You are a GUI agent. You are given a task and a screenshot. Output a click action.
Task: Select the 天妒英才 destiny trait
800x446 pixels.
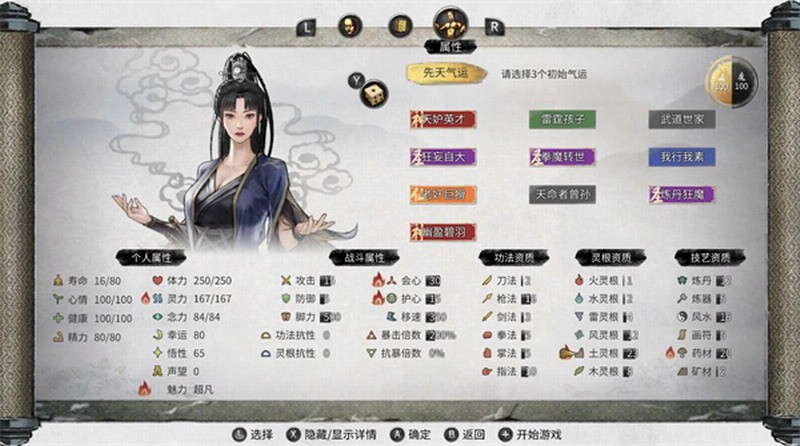pyautogui.click(x=442, y=119)
